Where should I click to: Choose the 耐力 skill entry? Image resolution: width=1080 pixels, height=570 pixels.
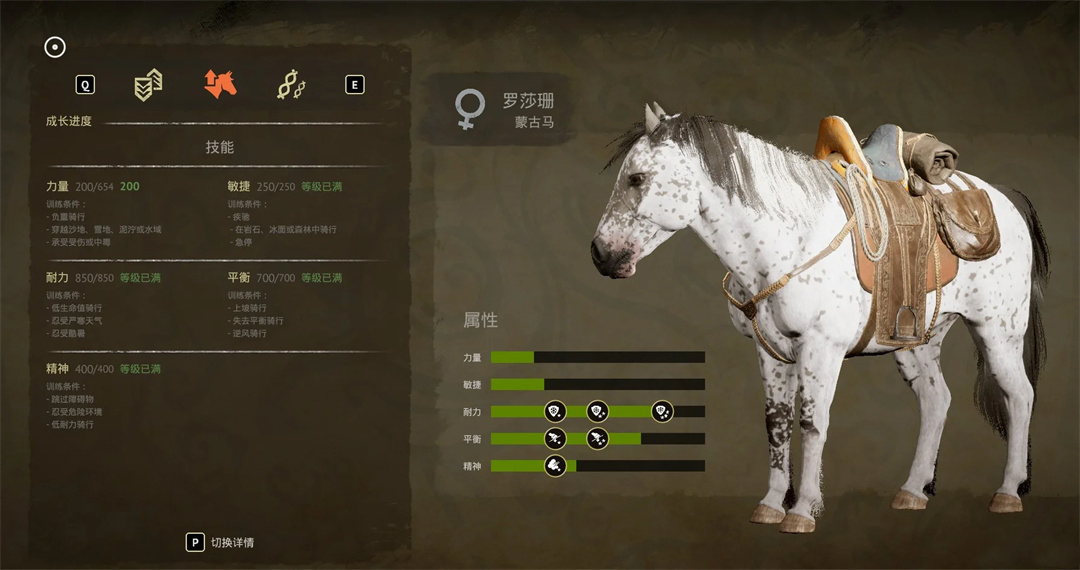coord(58,277)
